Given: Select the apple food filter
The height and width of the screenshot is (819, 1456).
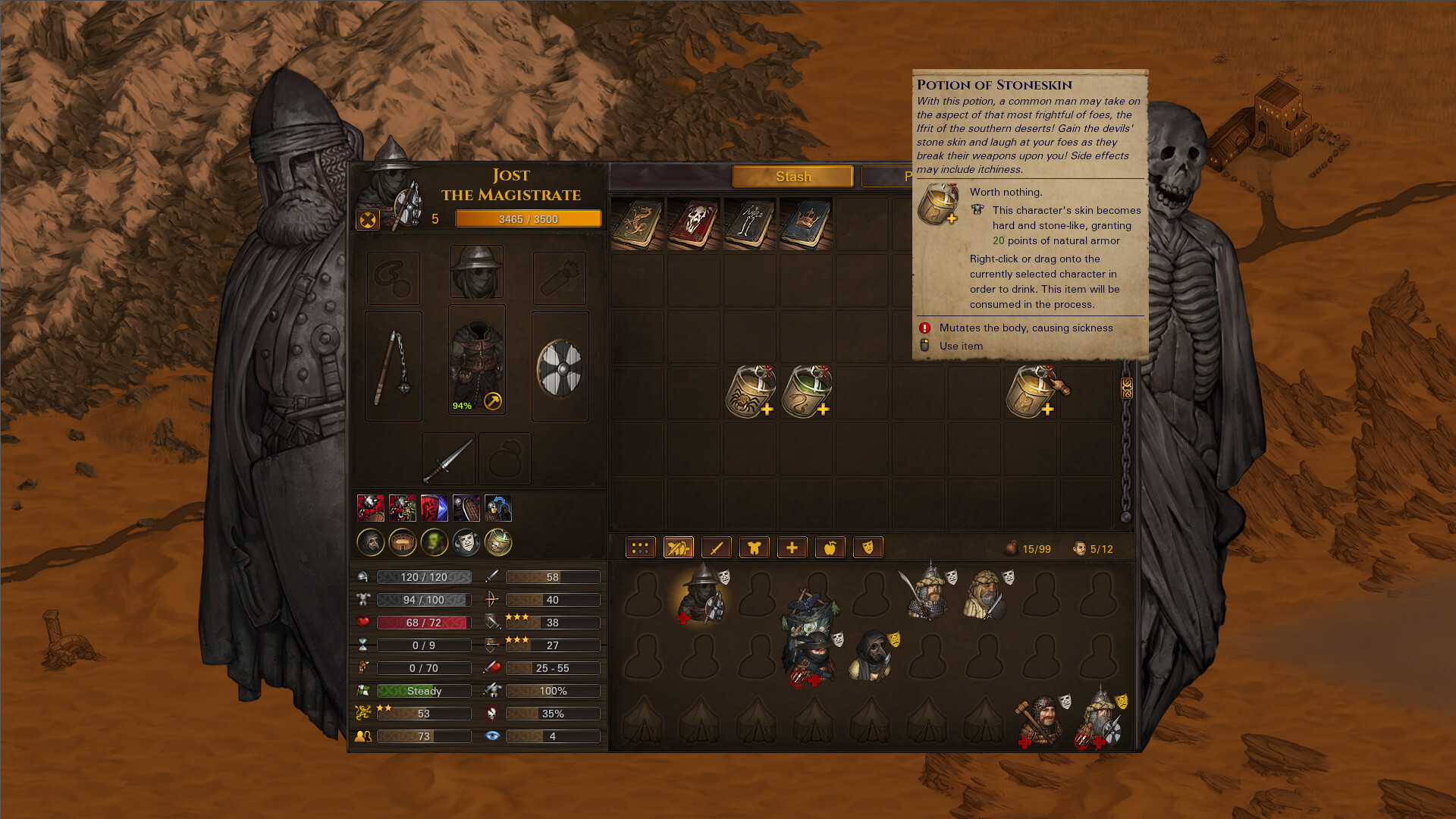Looking at the screenshot, I should [830, 547].
